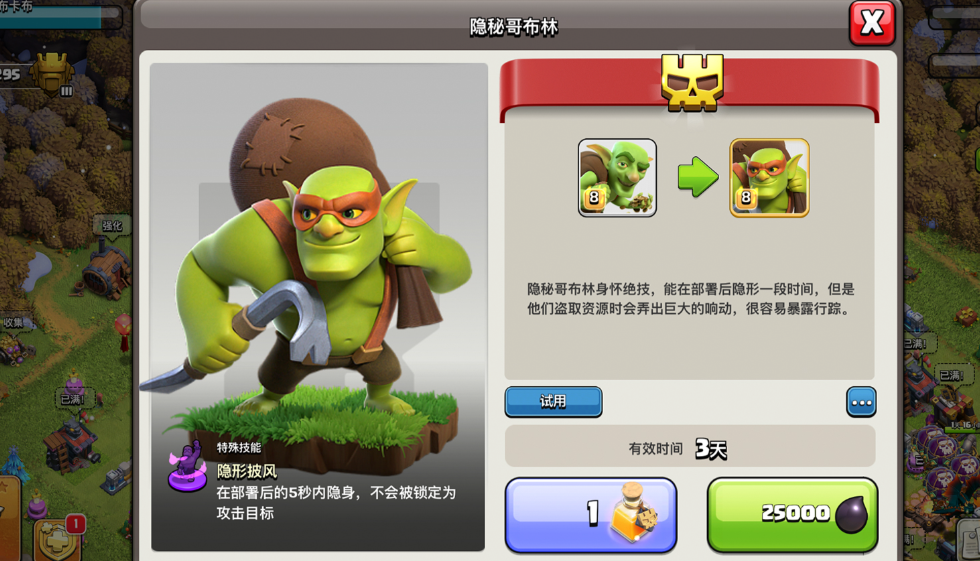Boost using one Super Potion

591,514
